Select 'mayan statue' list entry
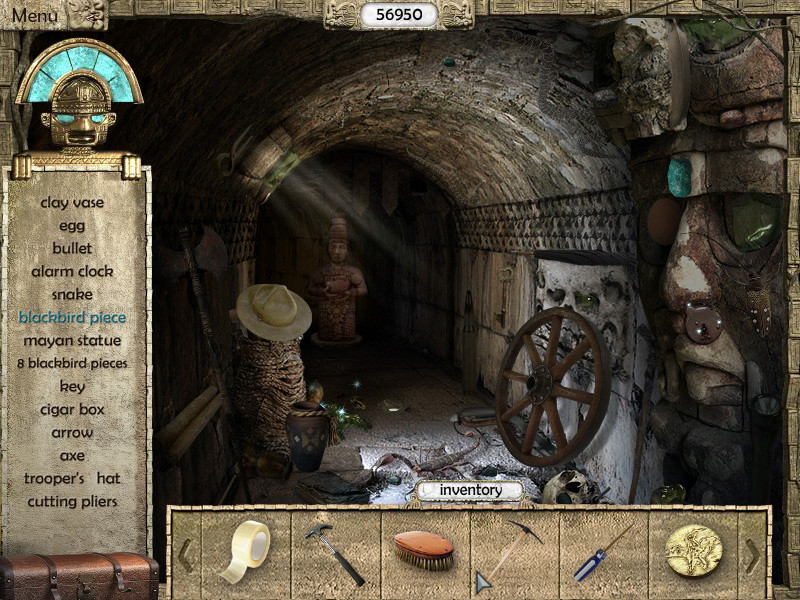Screen dimensions: 800x600 pyautogui.click(x=72, y=340)
